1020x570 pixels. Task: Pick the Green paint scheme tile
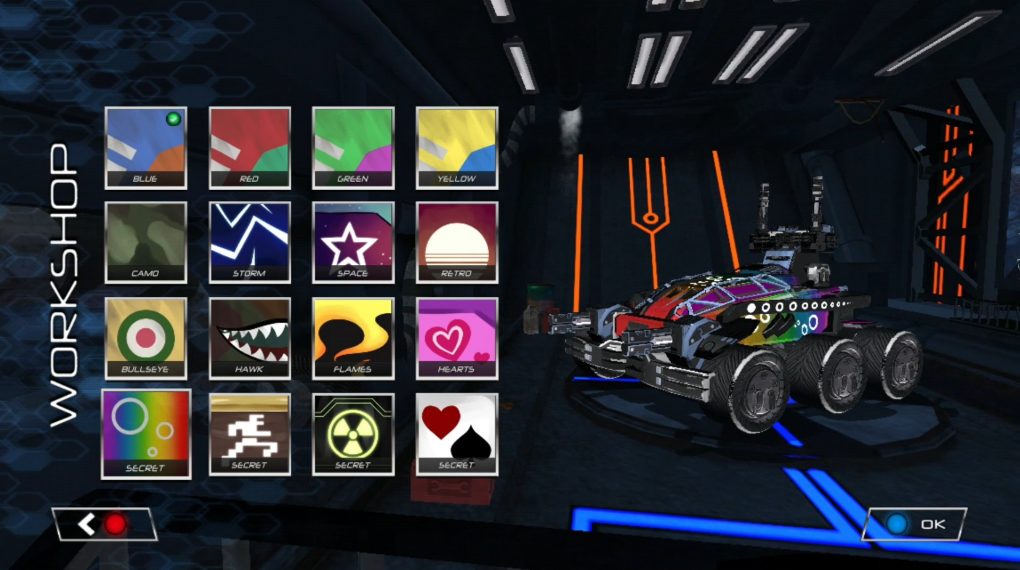tap(353, 148)
